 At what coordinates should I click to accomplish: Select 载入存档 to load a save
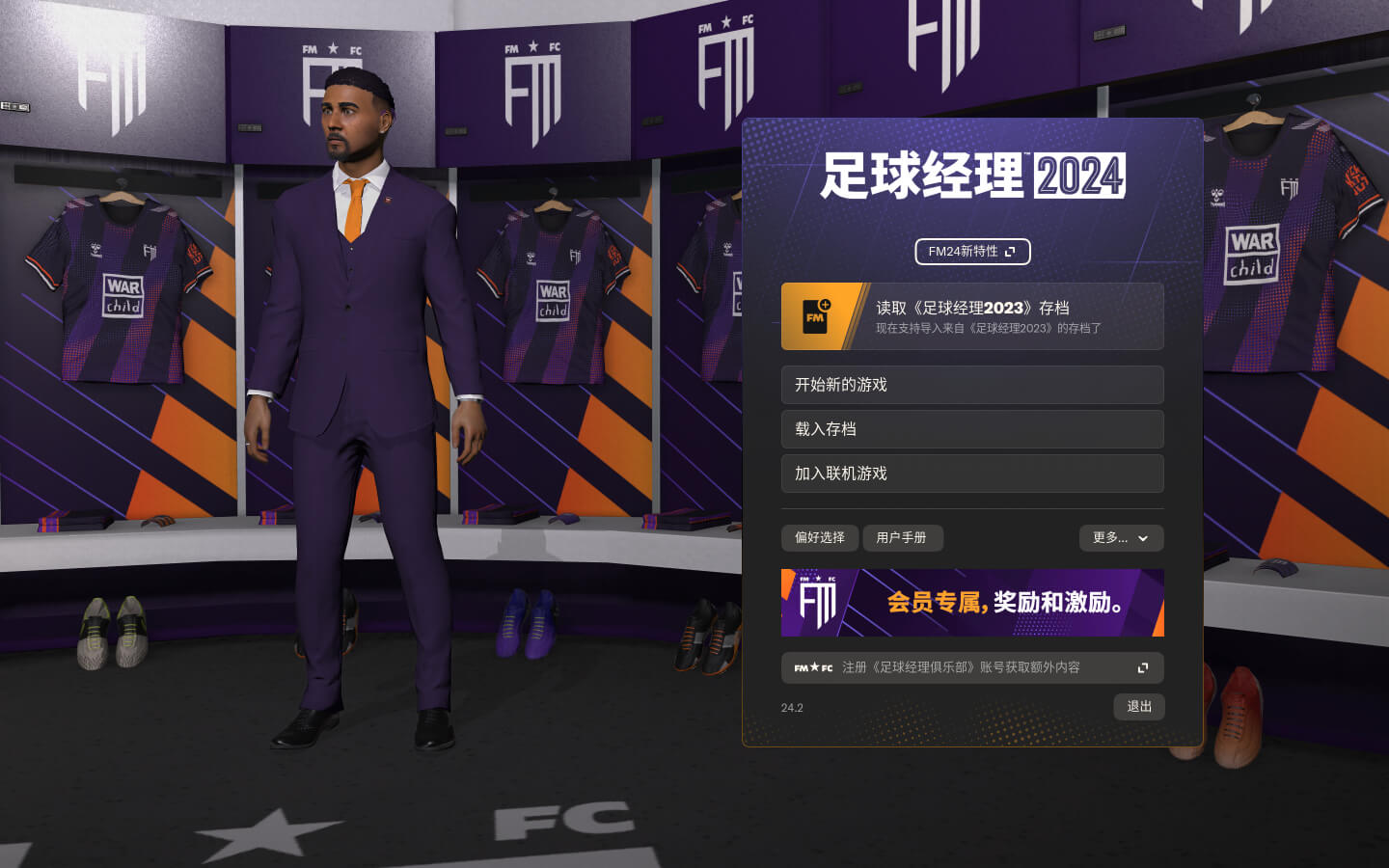coord(972,429)
